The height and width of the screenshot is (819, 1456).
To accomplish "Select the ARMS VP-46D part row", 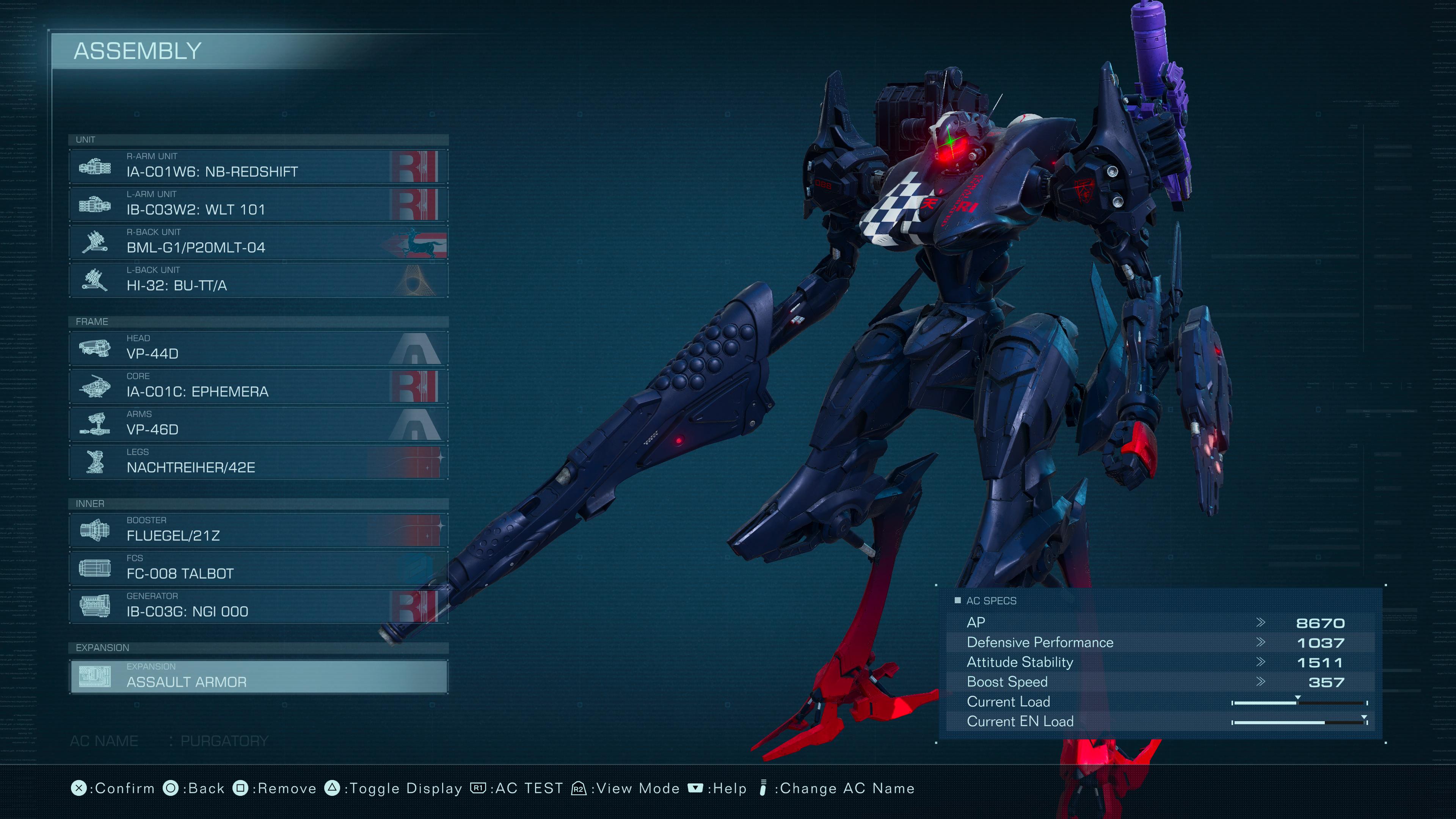I will [x=258, y=424].
